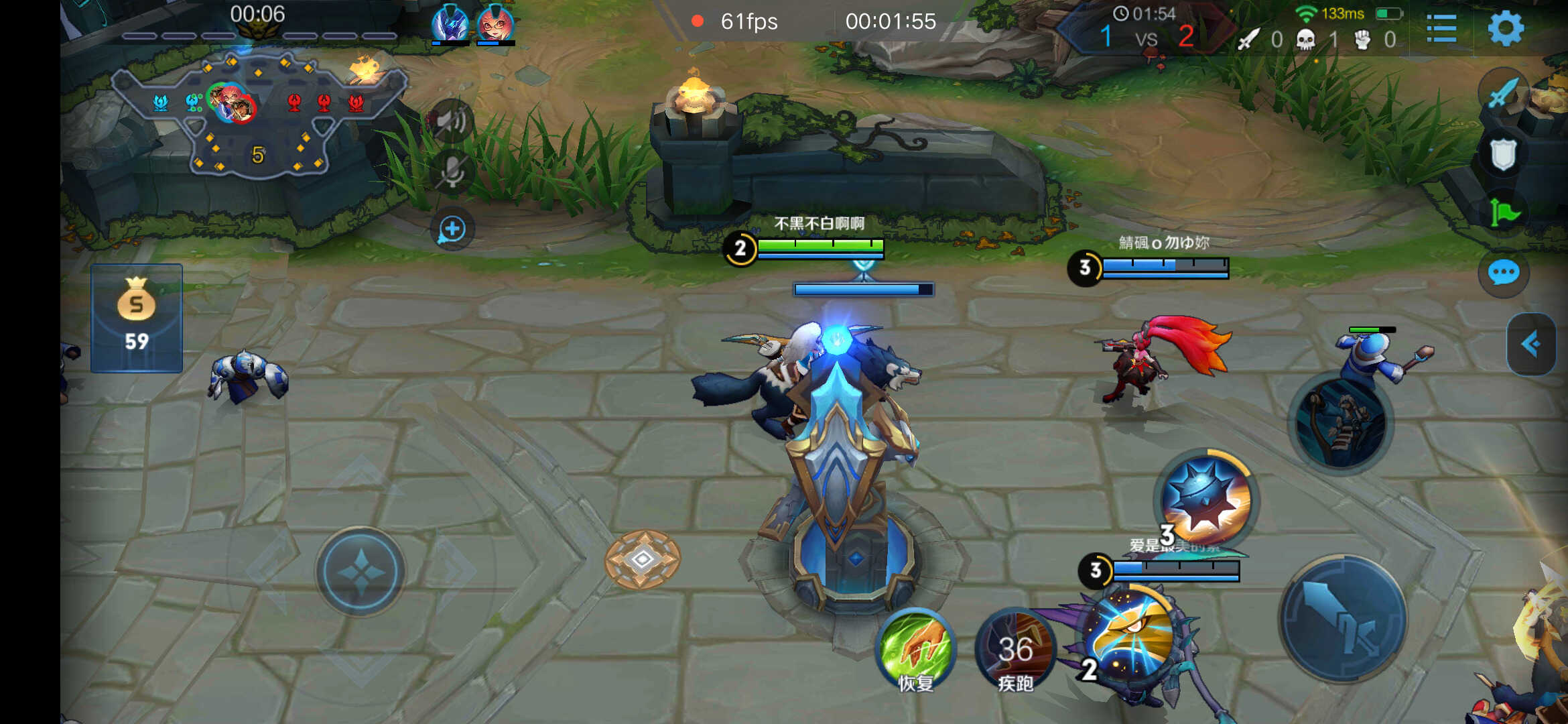The image size is (1568, 724).
Task: Open the settings gear menu
Action: point(1506,28)
